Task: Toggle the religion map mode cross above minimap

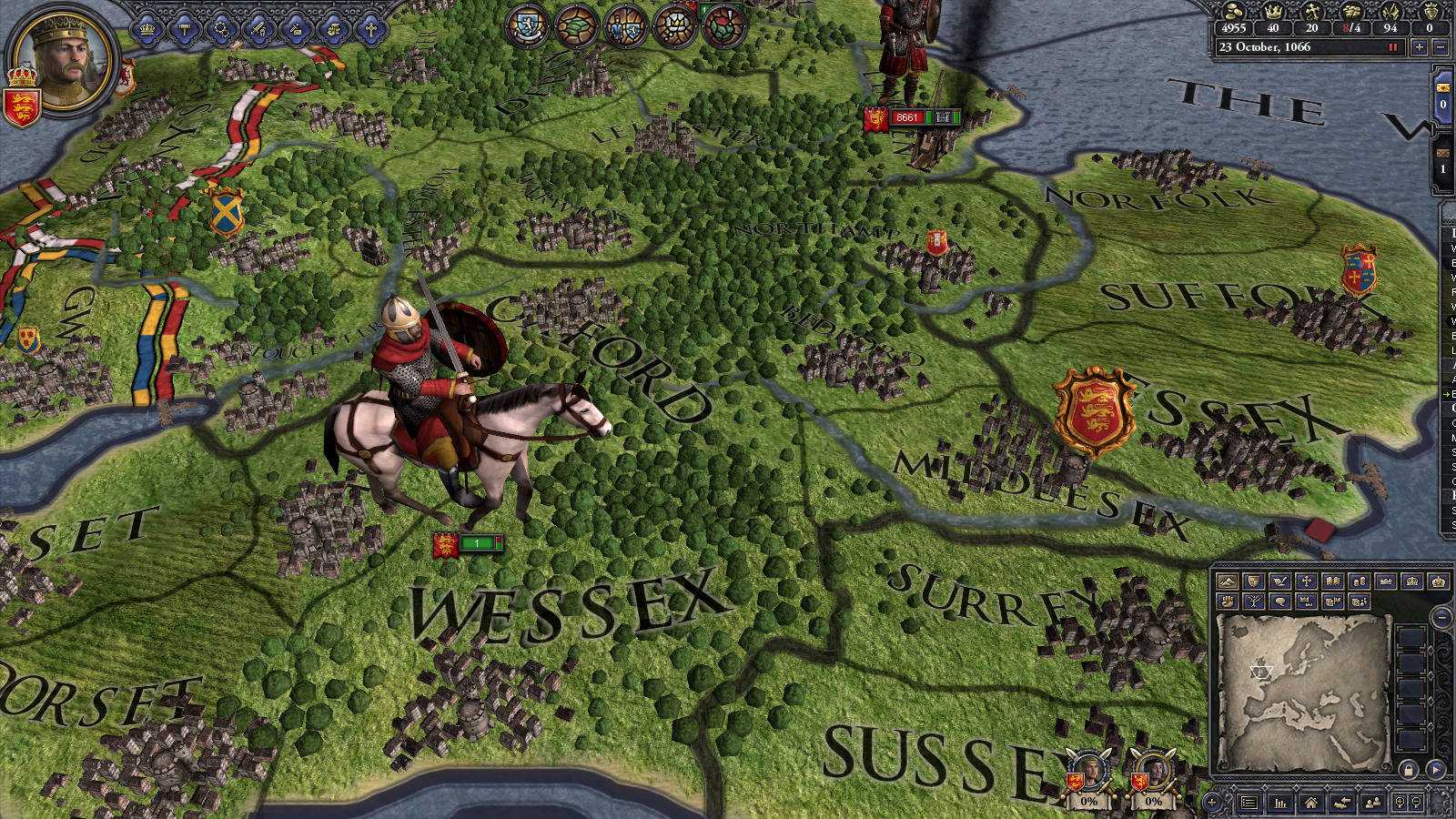Action: tap(1308, 582)
